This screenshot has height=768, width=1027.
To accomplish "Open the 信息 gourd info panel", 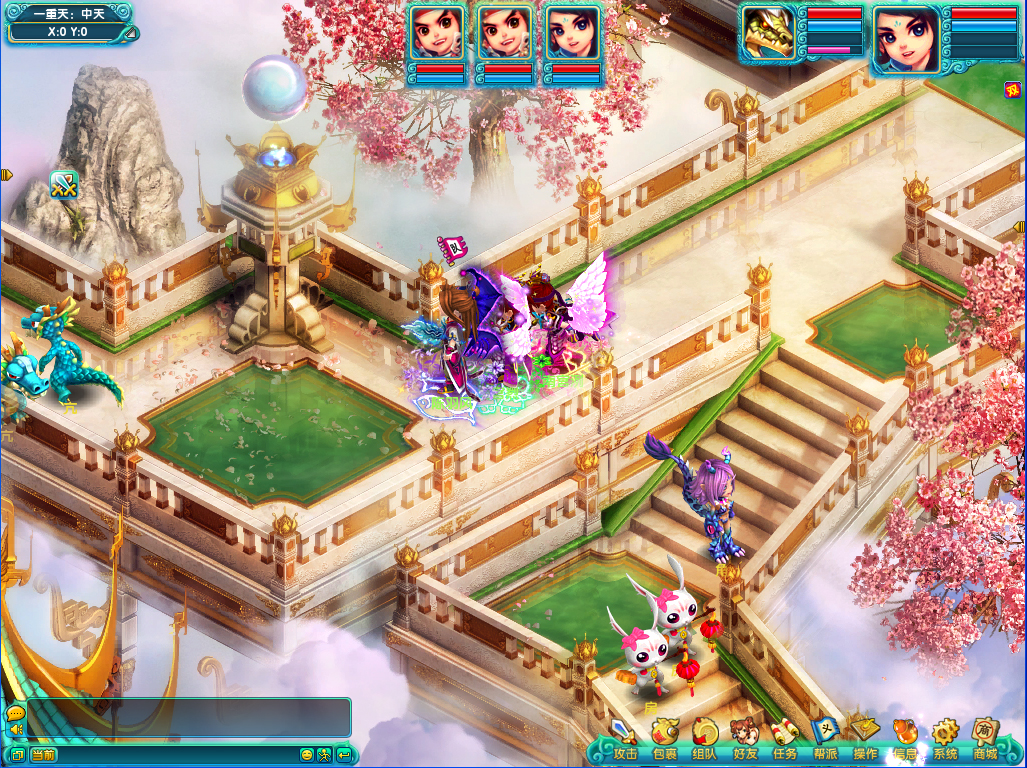I will [x=905, y=739].
